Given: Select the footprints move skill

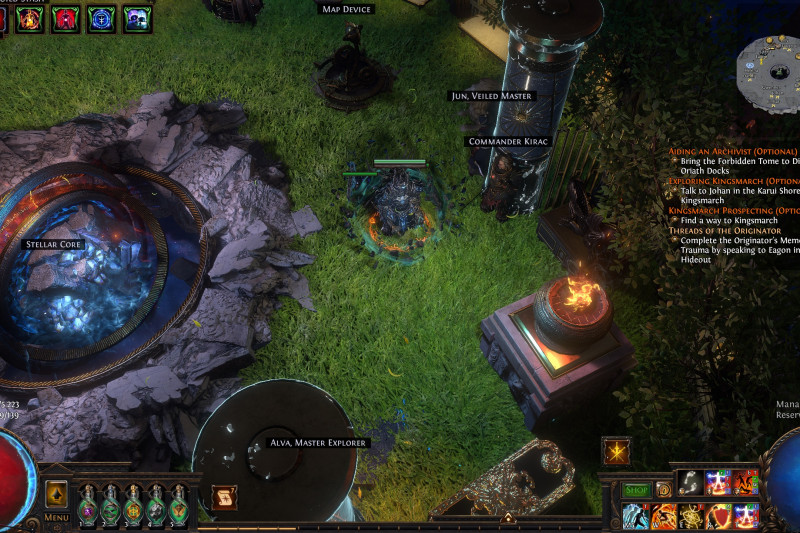Looking at the screenshot, I should [x=691, y=483].
